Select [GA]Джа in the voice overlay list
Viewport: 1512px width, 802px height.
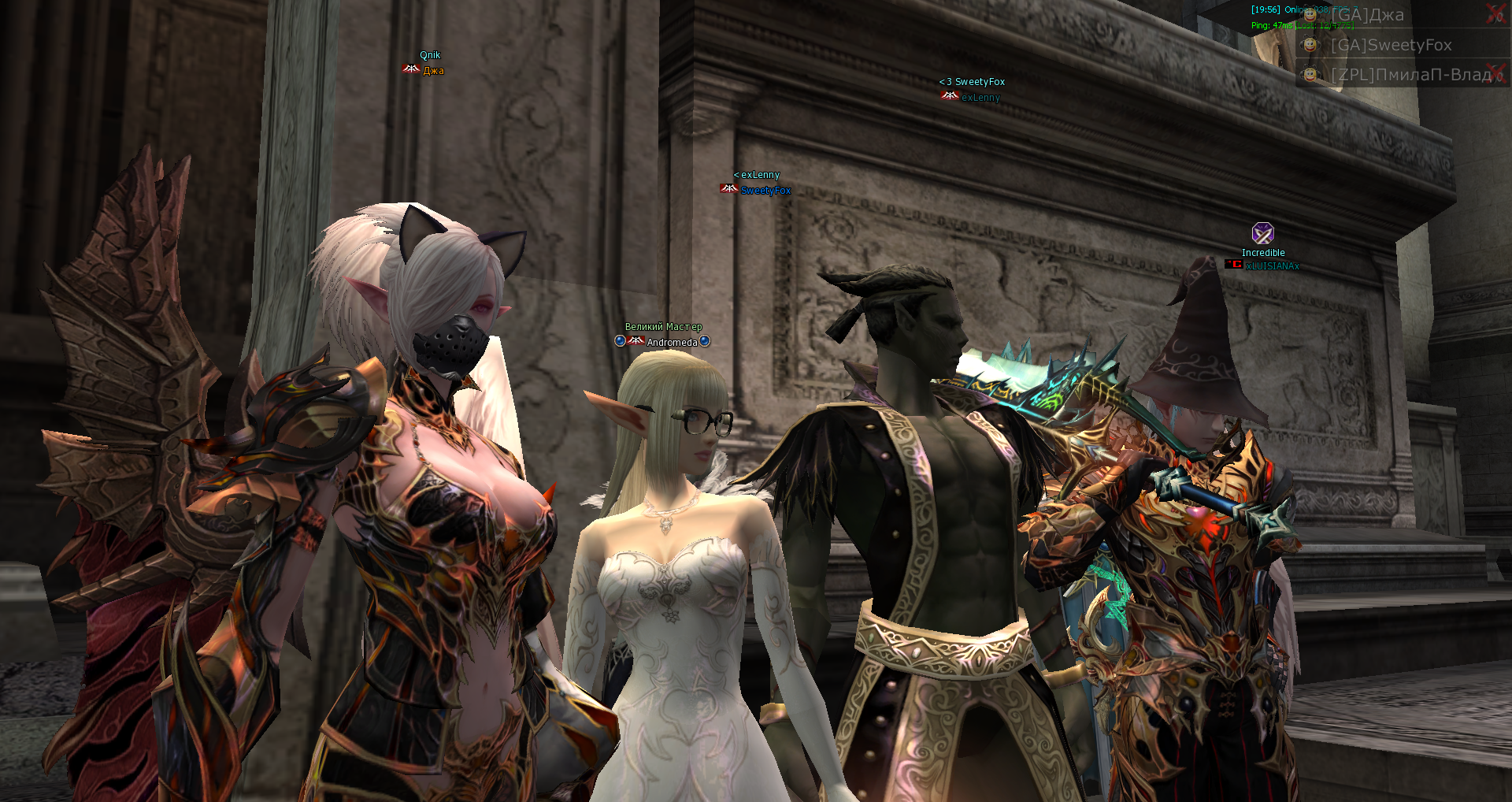1367,15
